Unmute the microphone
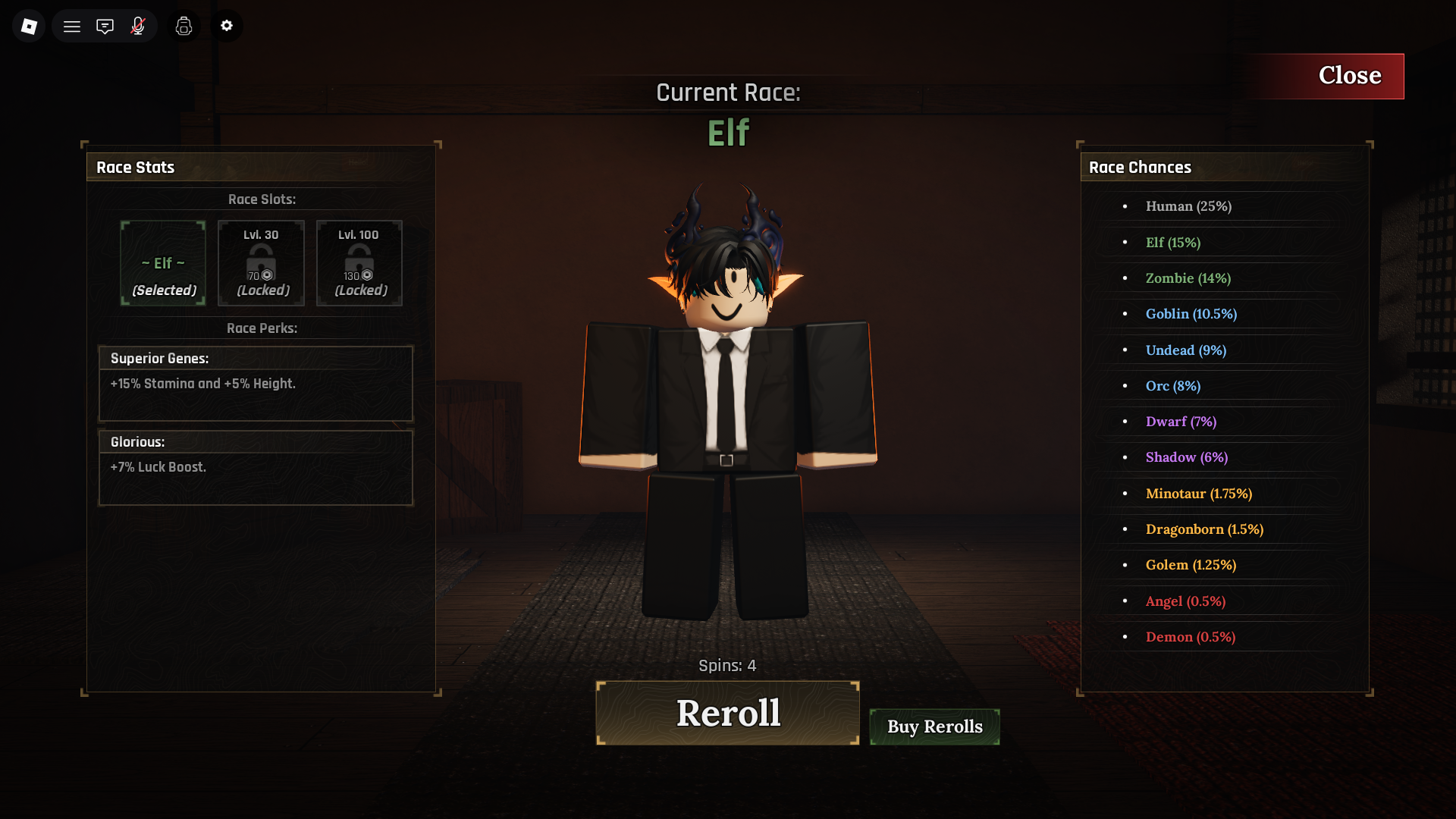 click(x=138, y=25)
